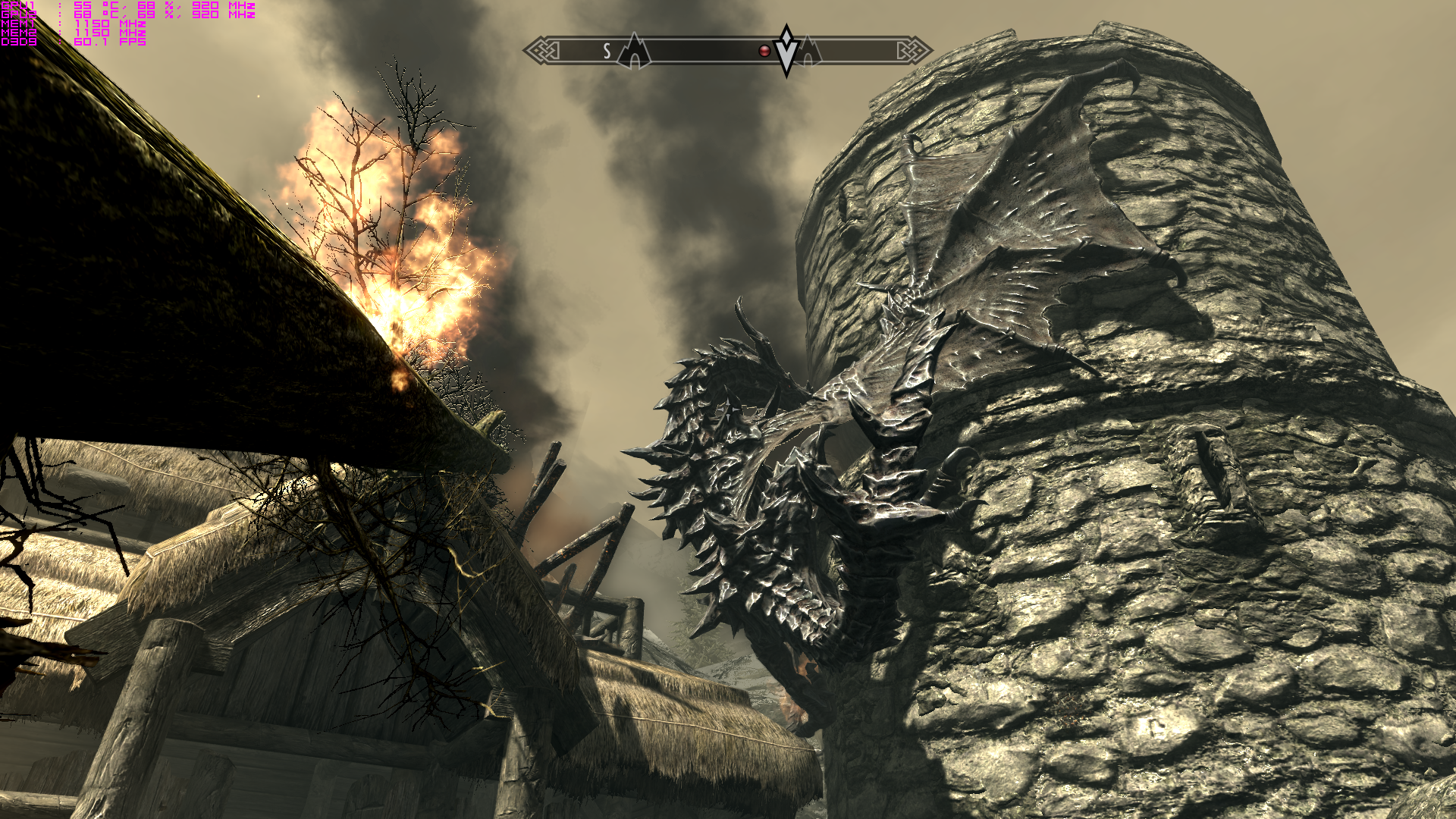This screenshot has width=1456, height=819.
Task: Select the faded cave marker behind quest arrow
Action: pos(809,52)
